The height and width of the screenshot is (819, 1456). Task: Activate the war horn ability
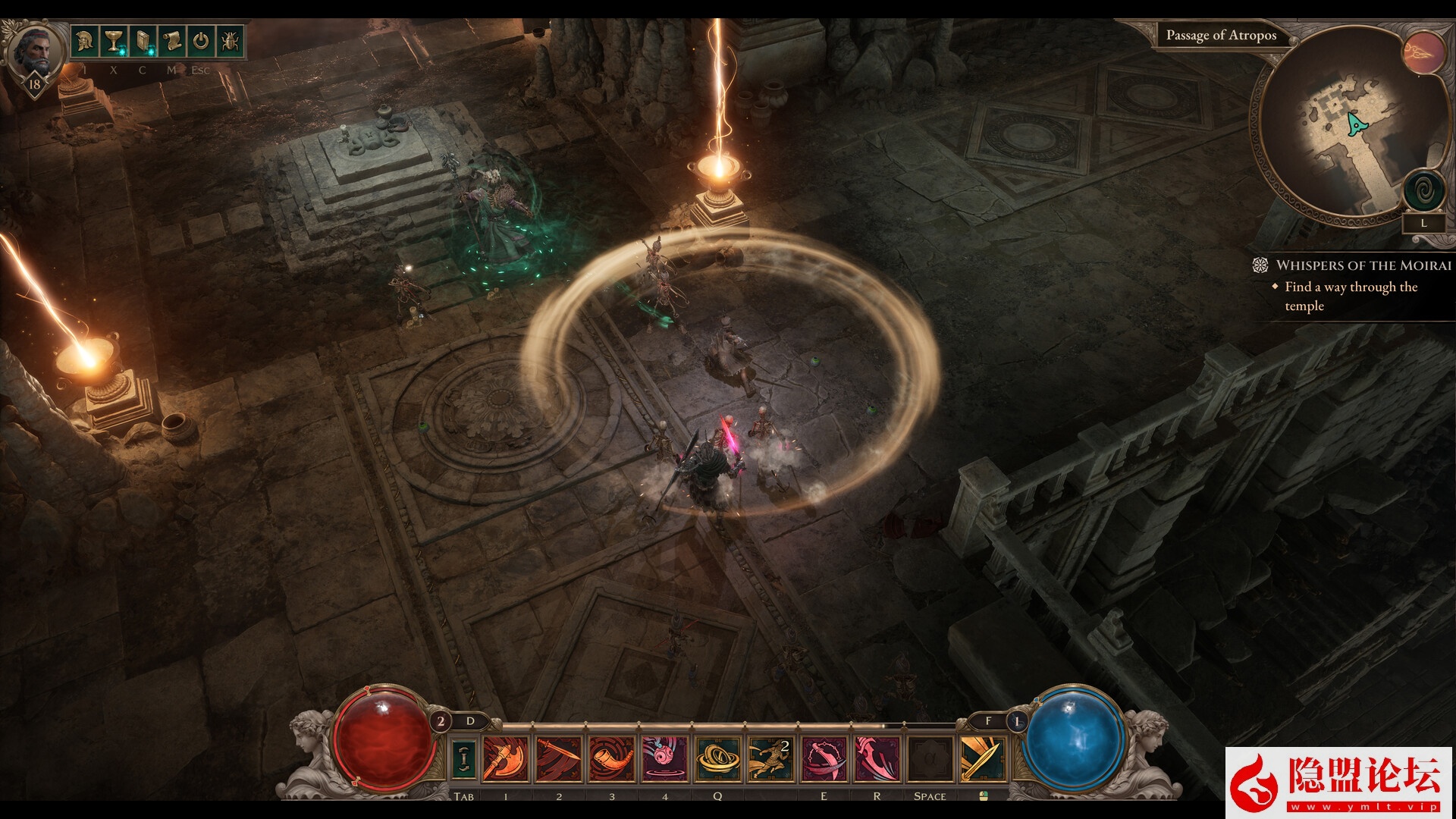coord(612,759)
